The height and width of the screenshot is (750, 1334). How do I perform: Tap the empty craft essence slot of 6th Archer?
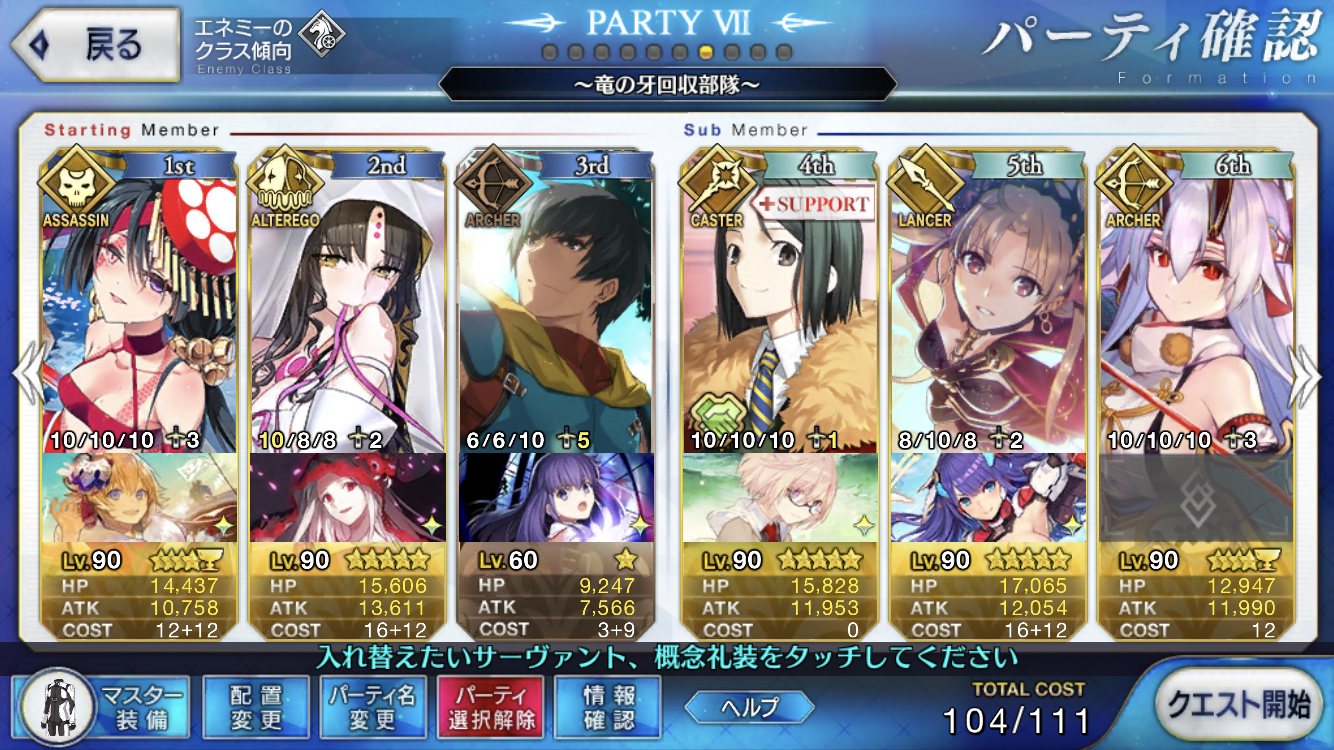coord(1196,497)
